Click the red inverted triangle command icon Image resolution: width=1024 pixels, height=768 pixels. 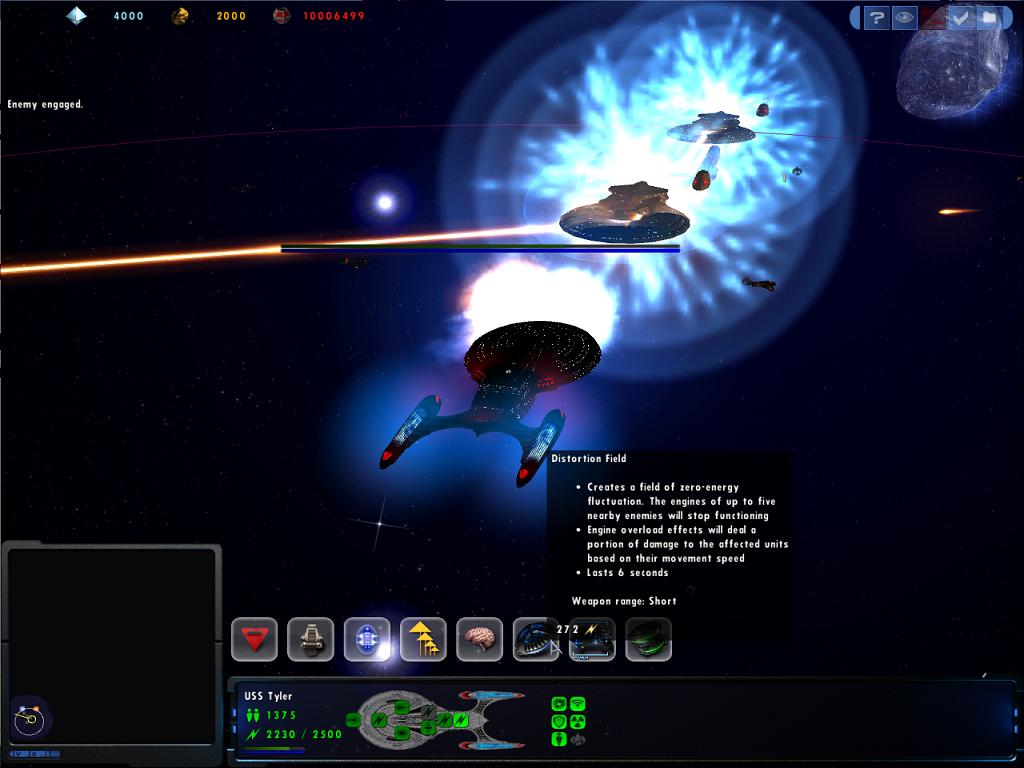255,639
